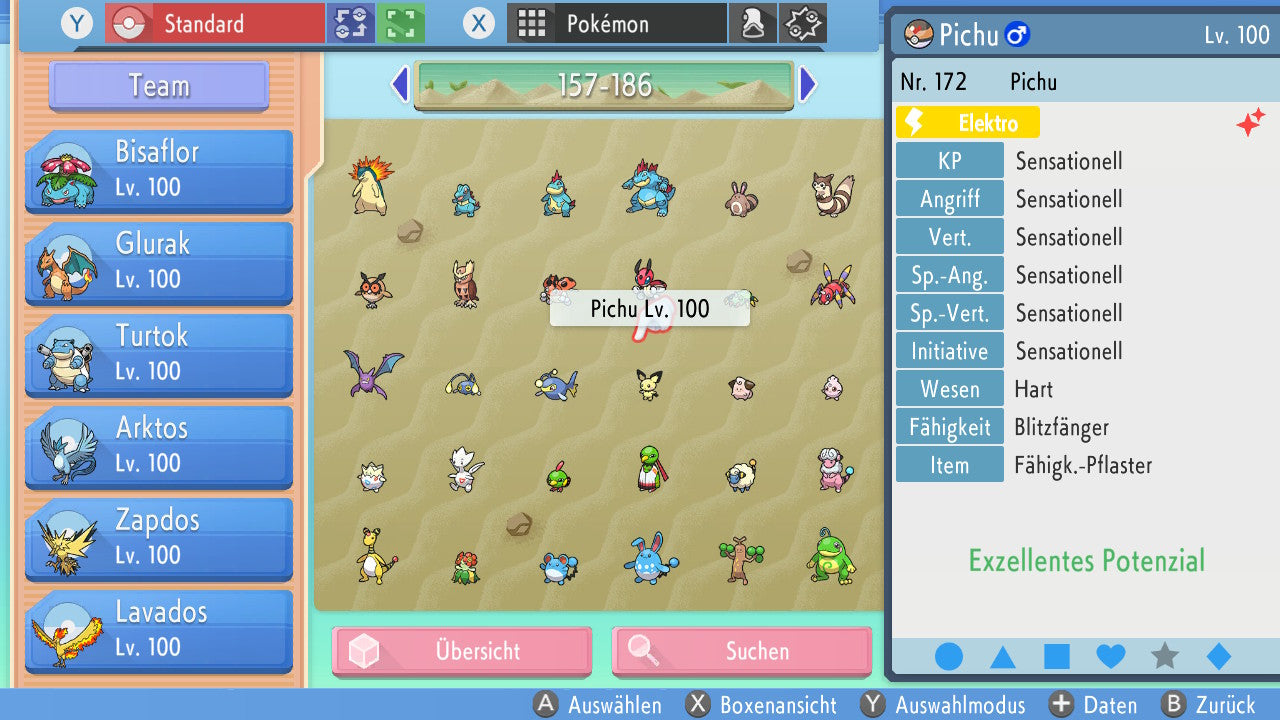Switch to the Pokémon box view
This screenshot has width=1280, height=720.
(617, 23)
